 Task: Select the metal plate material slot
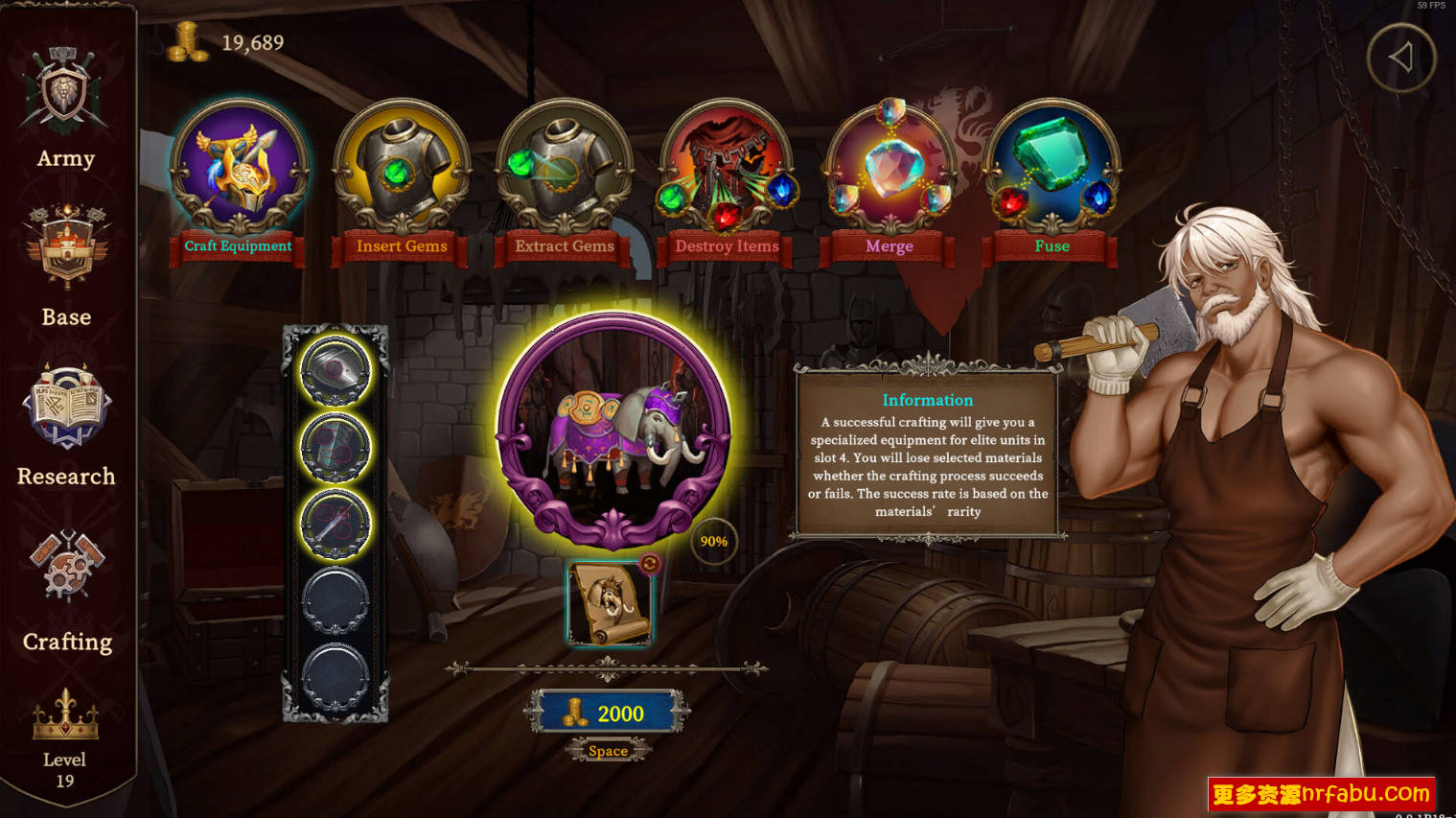coord(335,370)
